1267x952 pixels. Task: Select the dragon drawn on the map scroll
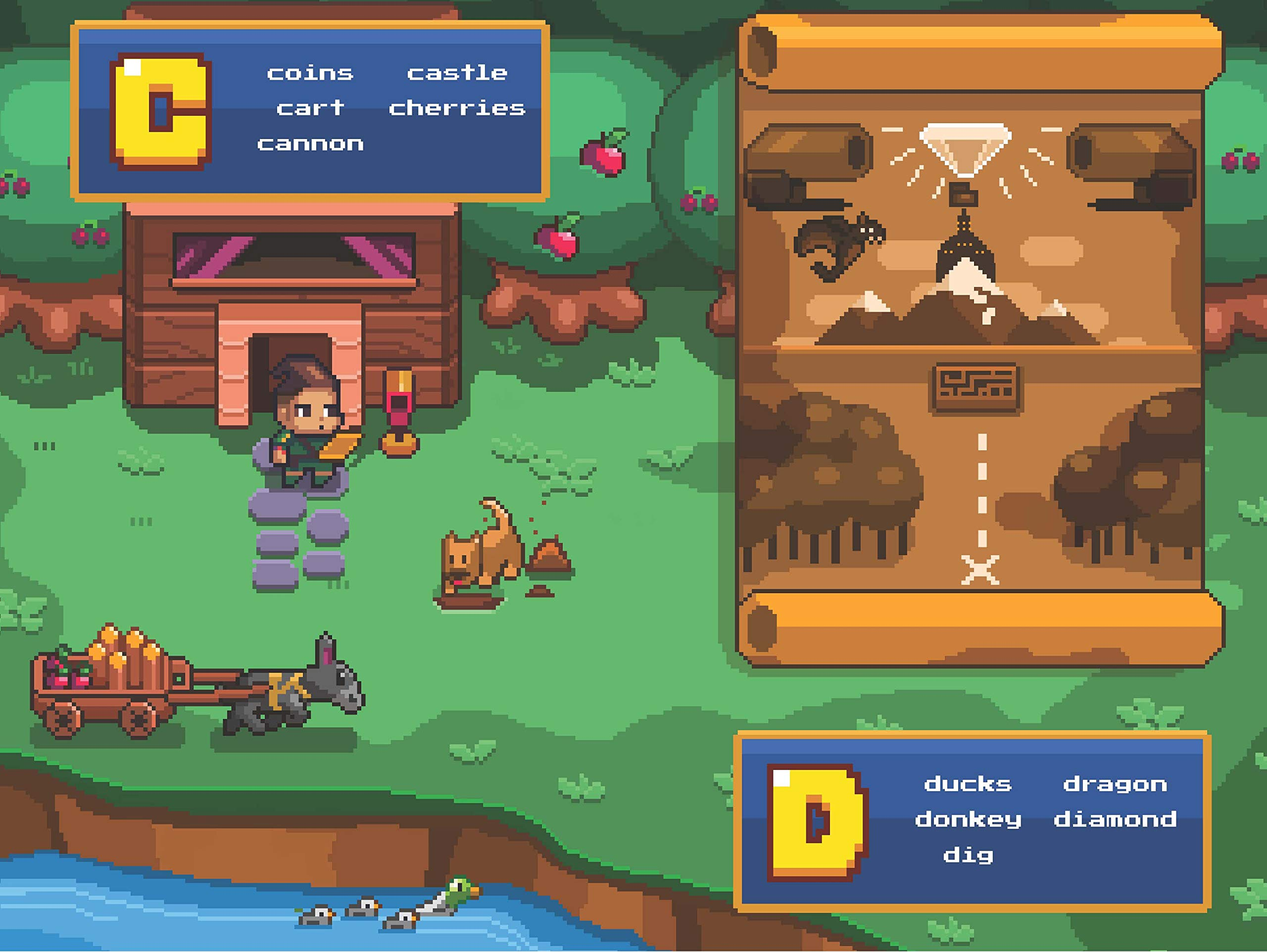point(837,244)
